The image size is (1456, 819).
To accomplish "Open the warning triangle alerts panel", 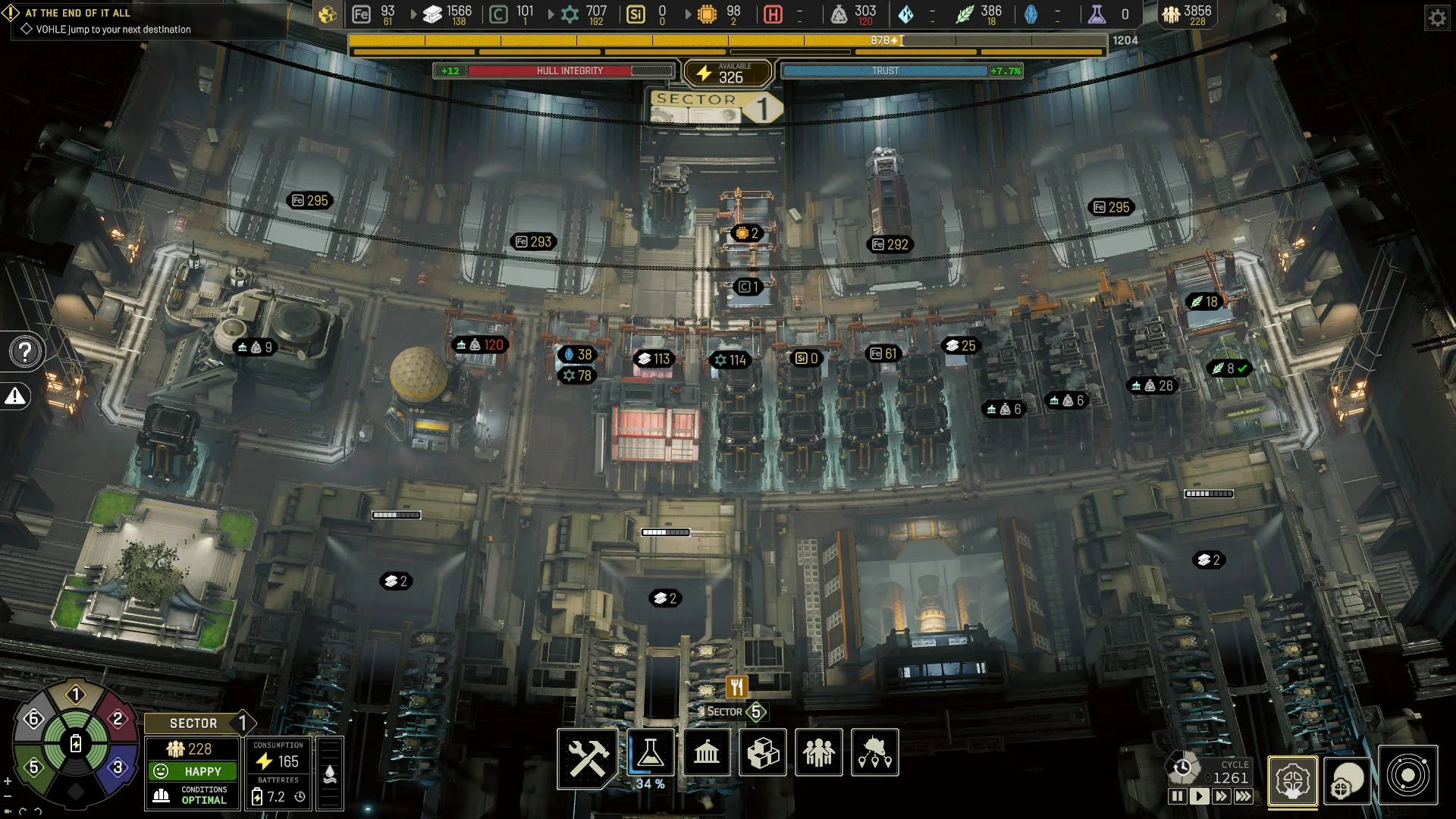I will click(16, 396).
